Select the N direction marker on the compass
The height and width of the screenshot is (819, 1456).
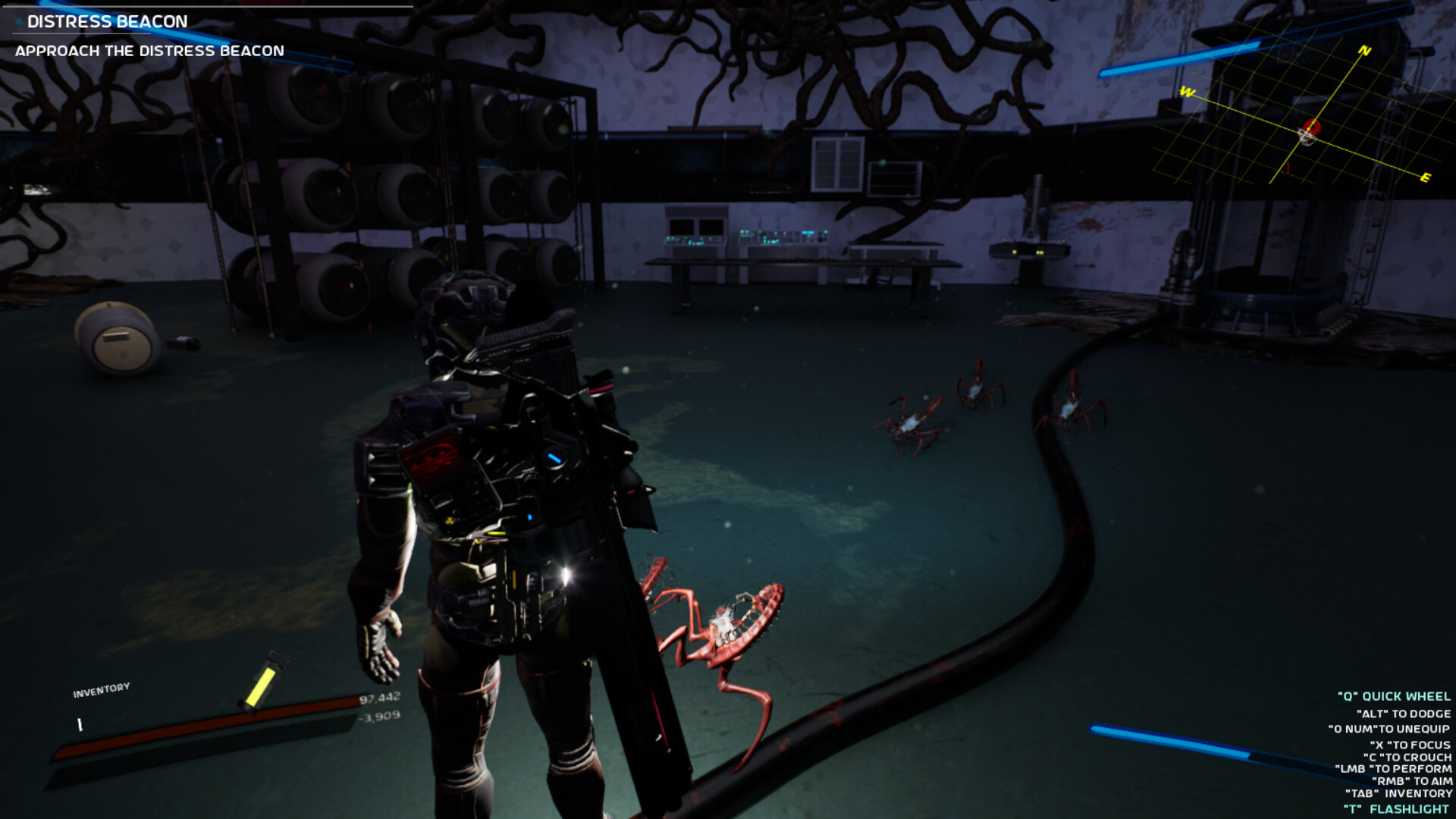click(1363, 51)
